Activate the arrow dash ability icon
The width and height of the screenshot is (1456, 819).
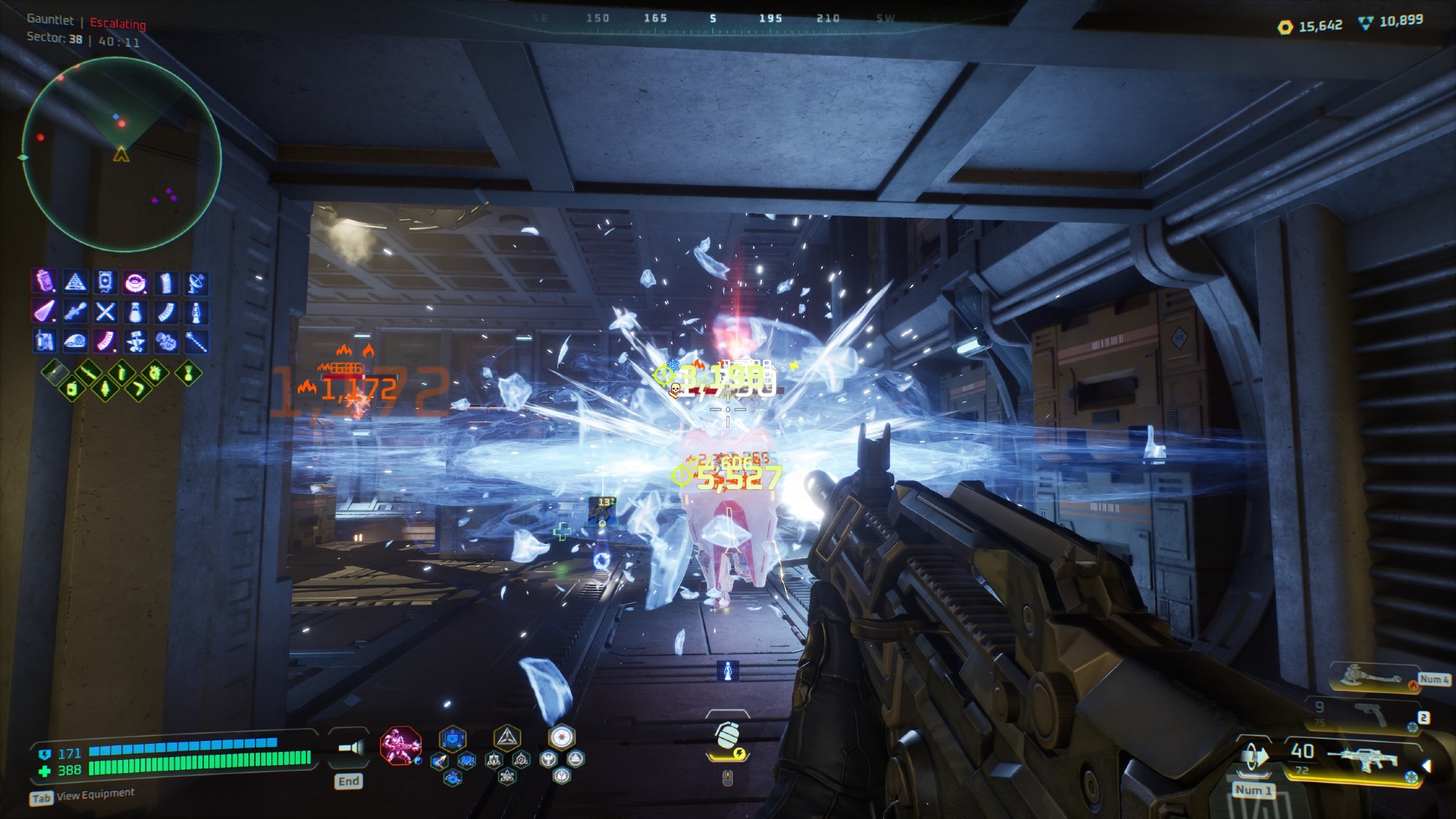[440, 762]
